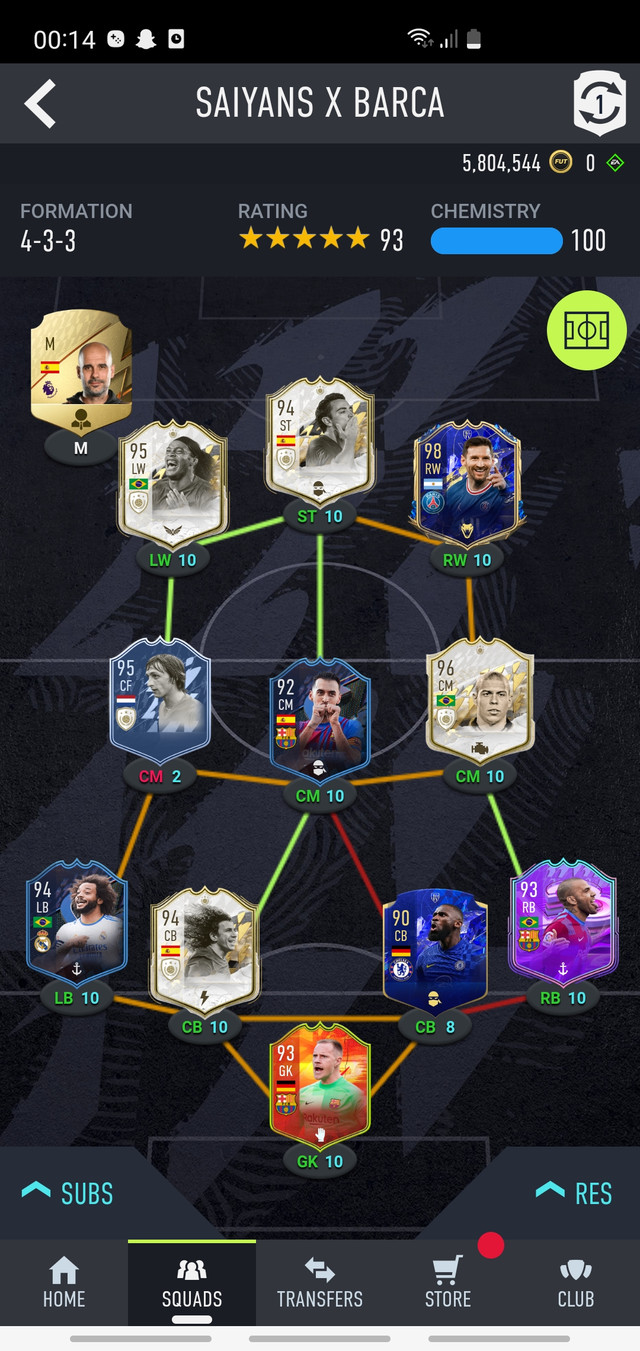Screen dimensions: 640x1351
Task: Toggle the green pitch view button
Action: 586,331
